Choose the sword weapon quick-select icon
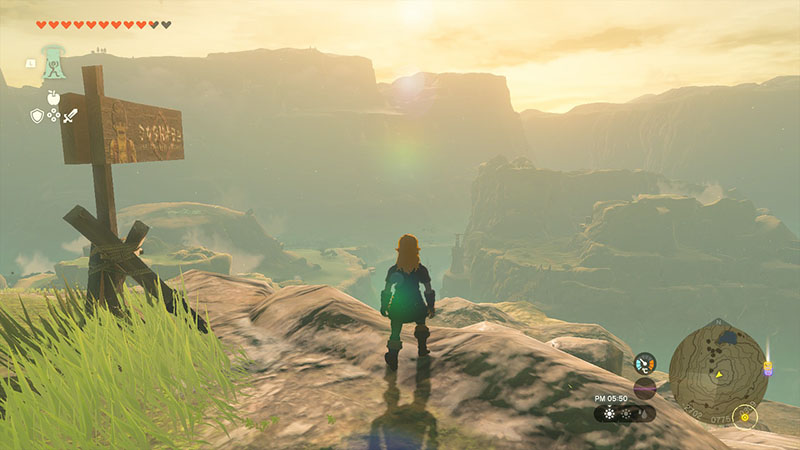Viewport: 800px width, 450px height. coord(70,116)
